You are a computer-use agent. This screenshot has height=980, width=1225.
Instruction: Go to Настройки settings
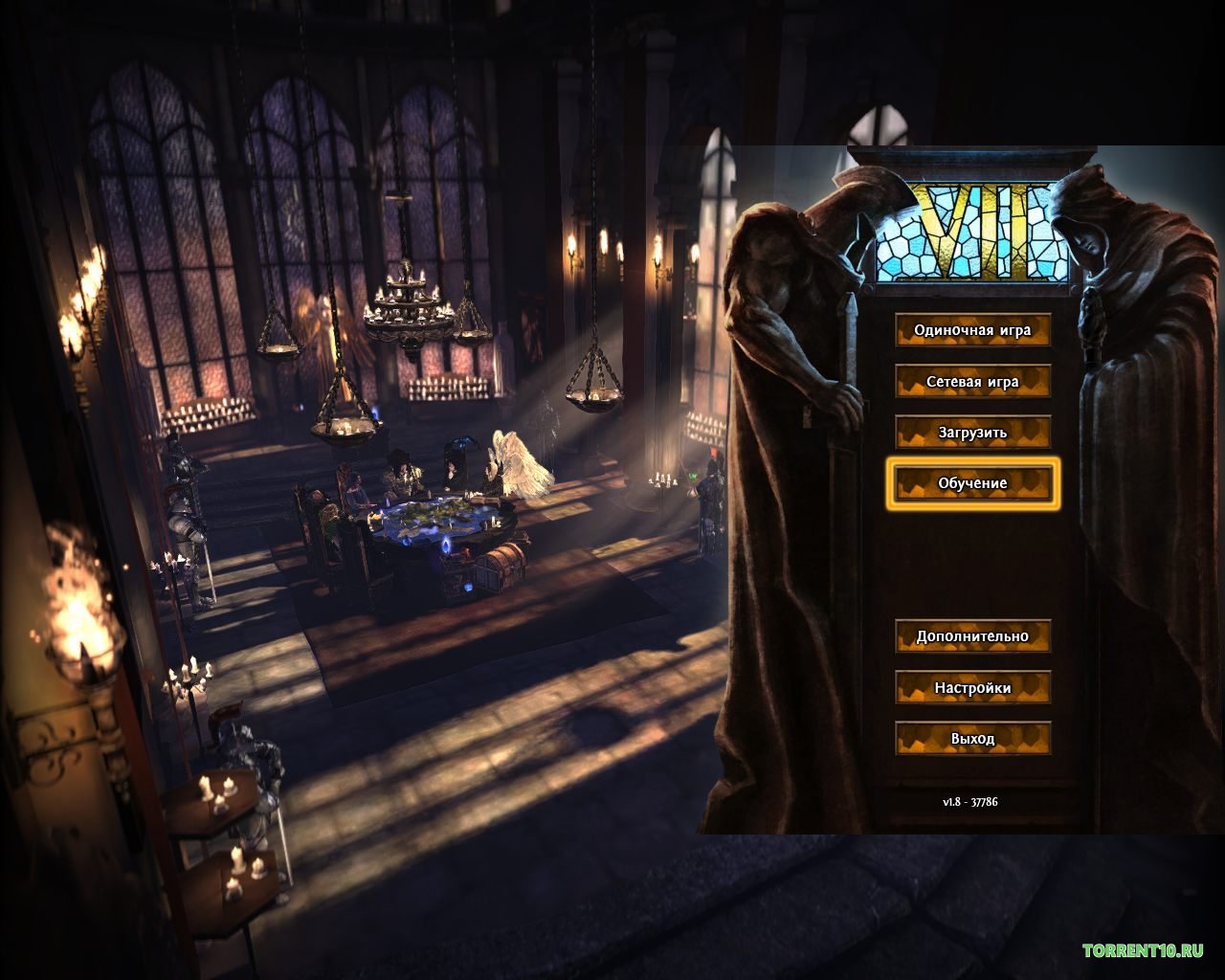tap(972, 688)
